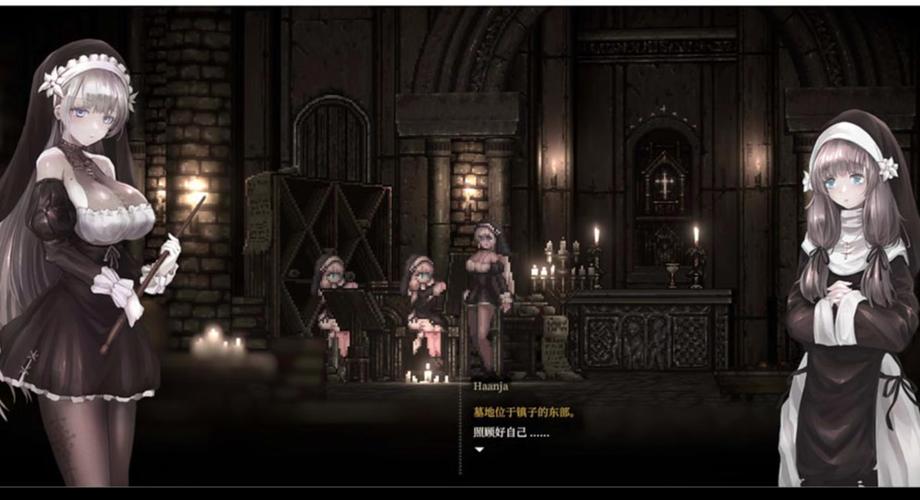Image resolution: width=920 pixels, height=500 pixels.
Task: Advance dialogue with the white down arrow
Action: 479,450
